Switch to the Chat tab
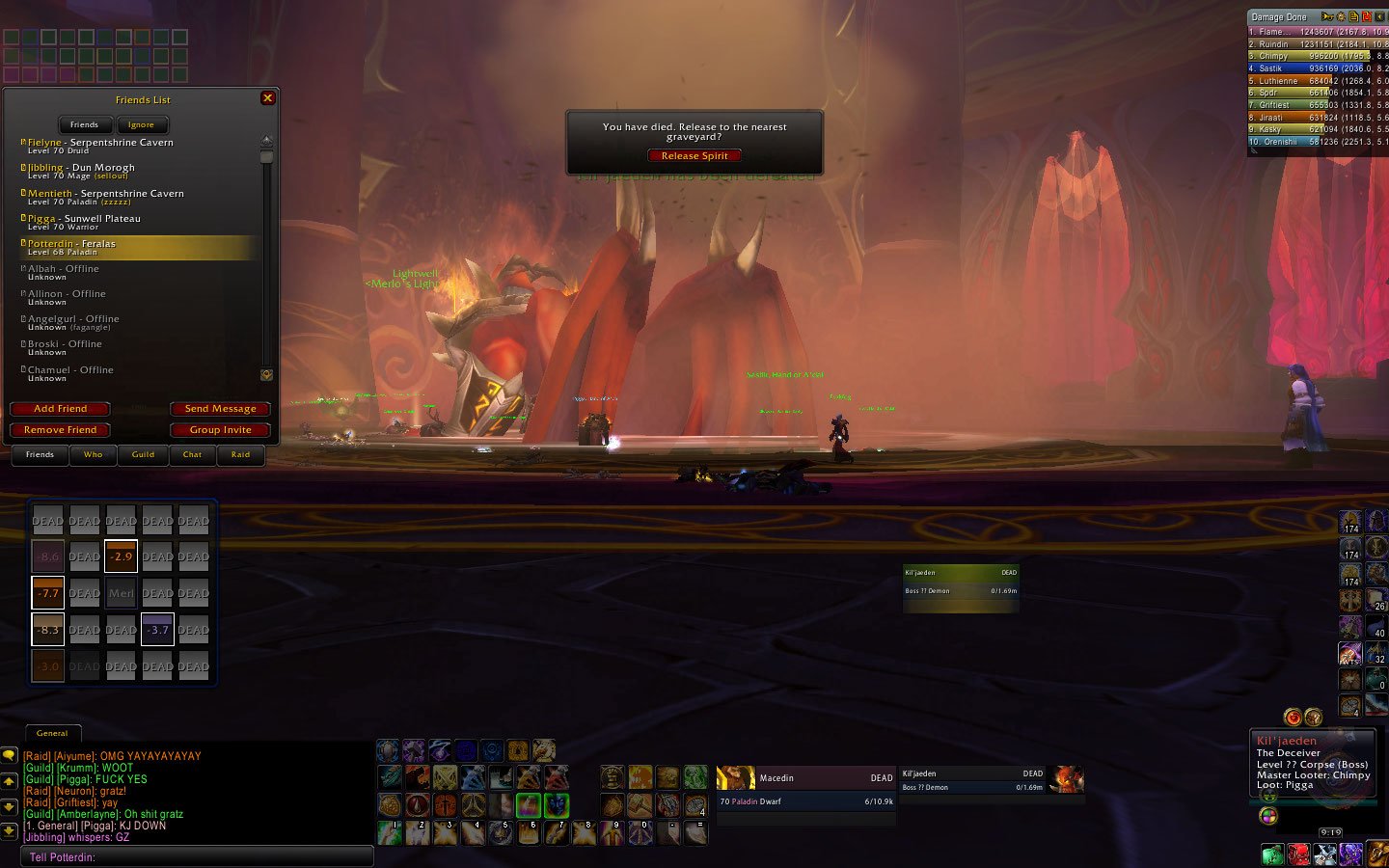 (x=192, y=454)
